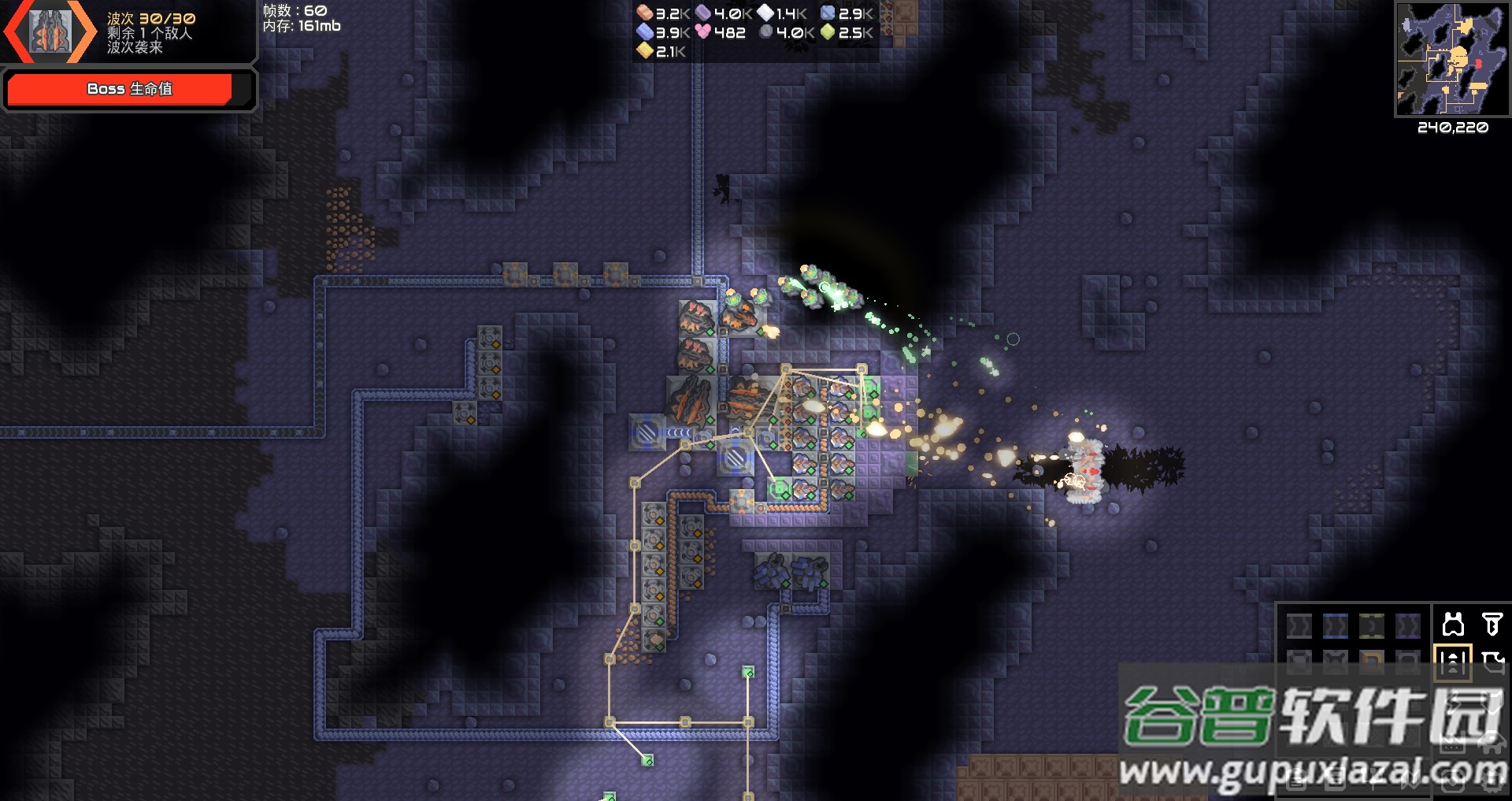Open the full map from the minimap
1512x801 pixels.
point(1452,59)
